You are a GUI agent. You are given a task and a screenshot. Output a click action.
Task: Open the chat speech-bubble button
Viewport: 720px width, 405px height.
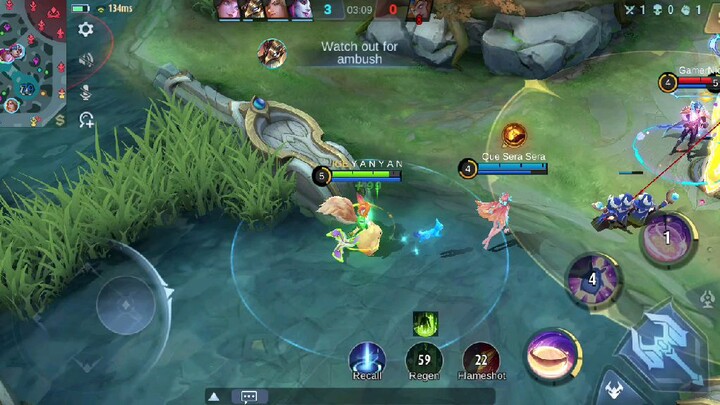pos(249,396)
